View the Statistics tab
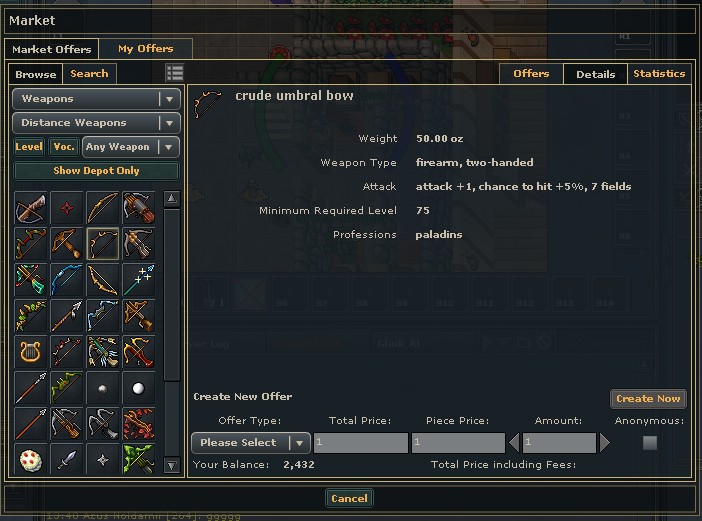Screen dimensions: 702x521 pyautogui.click(x=659, y=73)
